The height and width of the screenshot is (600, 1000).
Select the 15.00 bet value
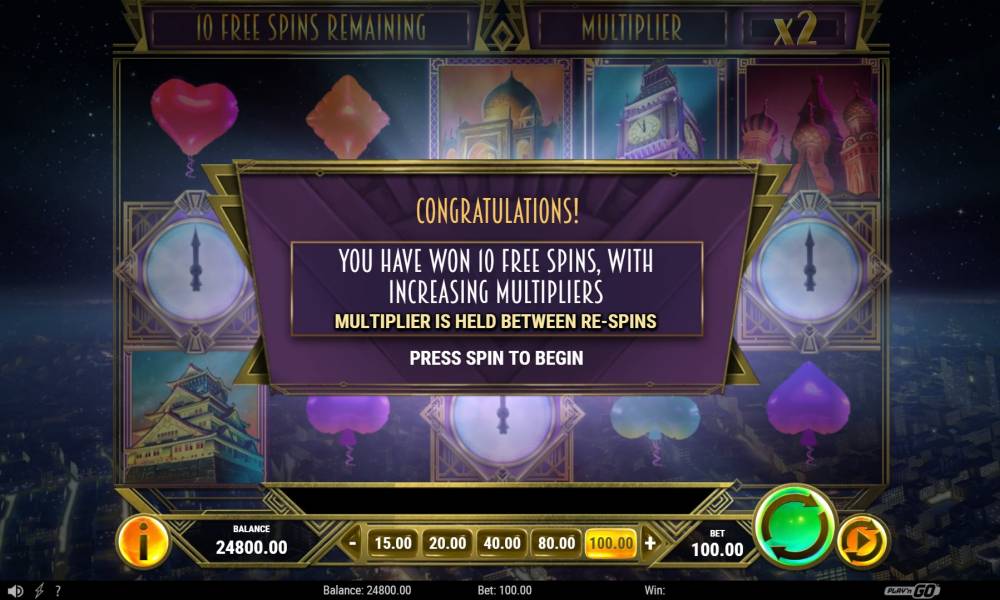393,543
